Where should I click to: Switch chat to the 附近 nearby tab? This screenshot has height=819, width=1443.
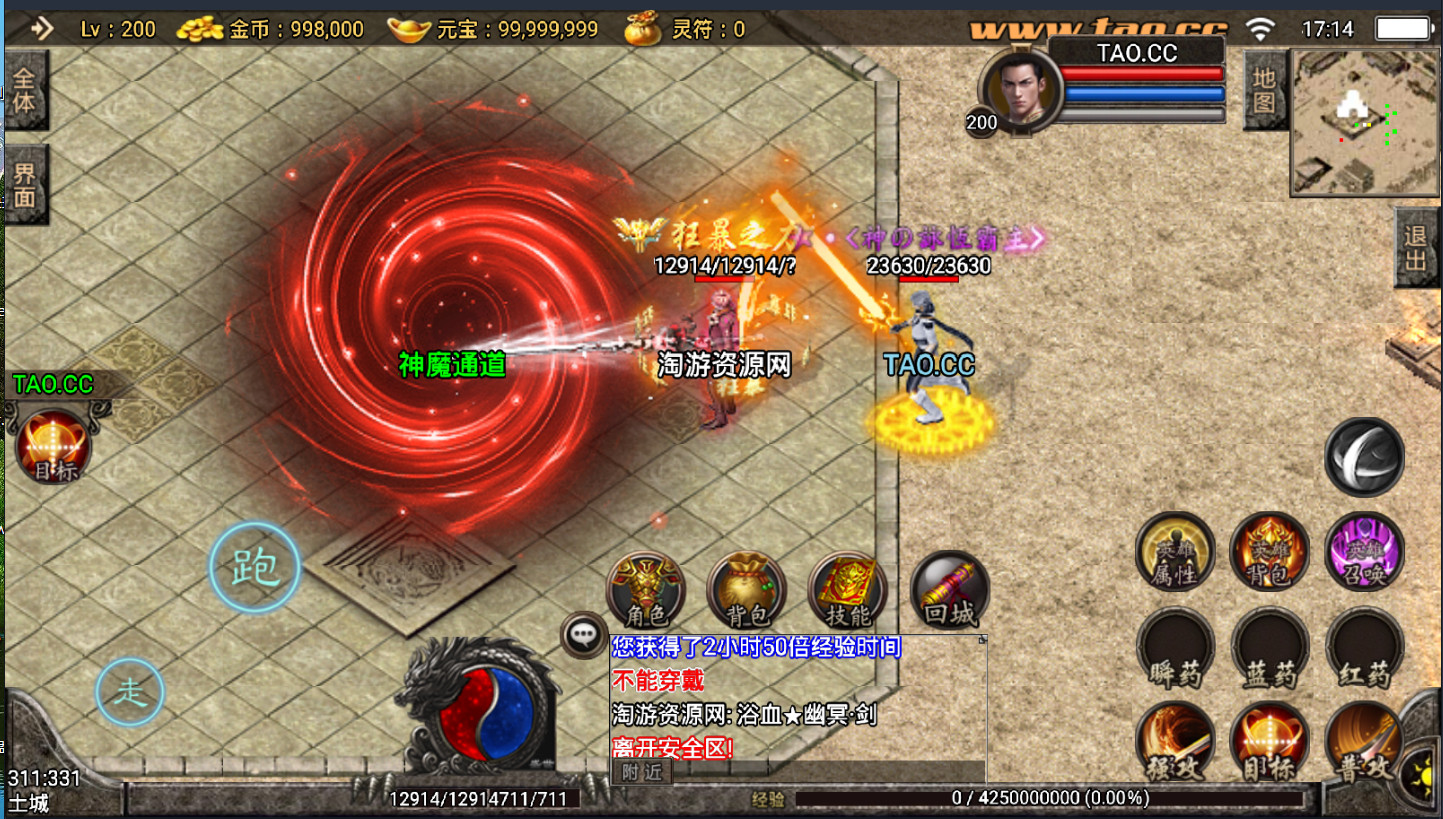coord(641,771)
